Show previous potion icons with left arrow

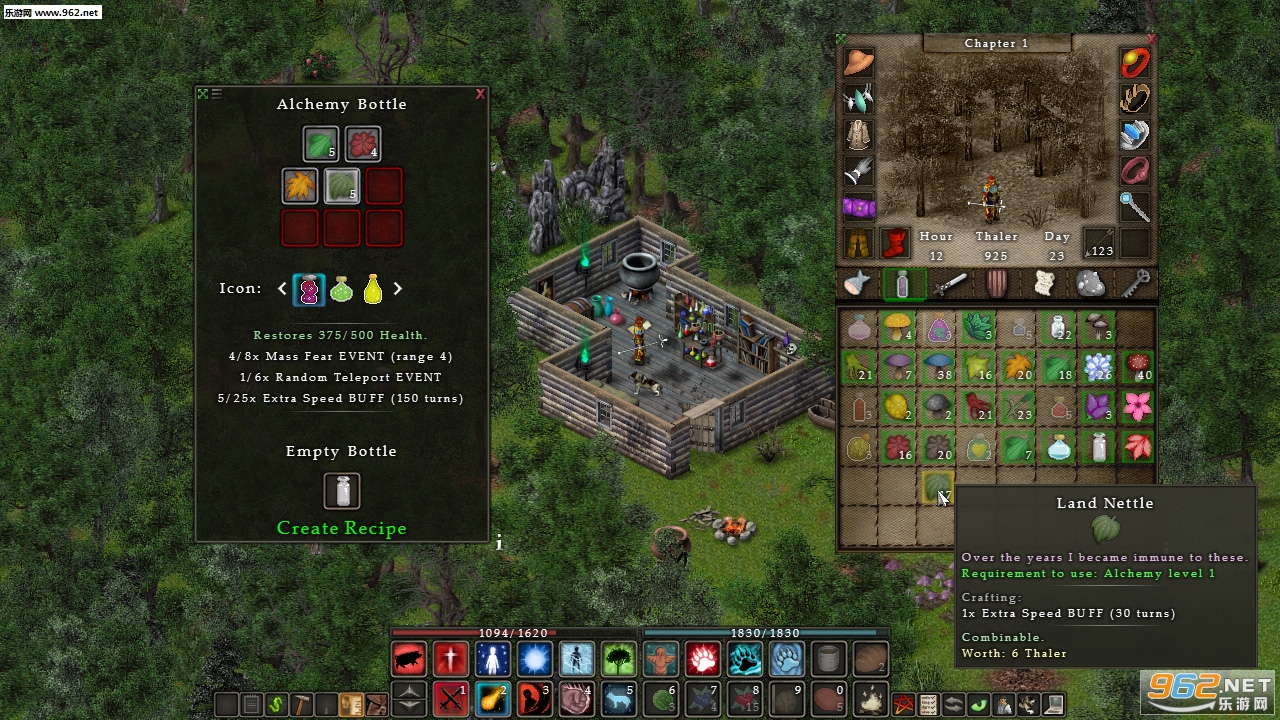tap(282, 288)
